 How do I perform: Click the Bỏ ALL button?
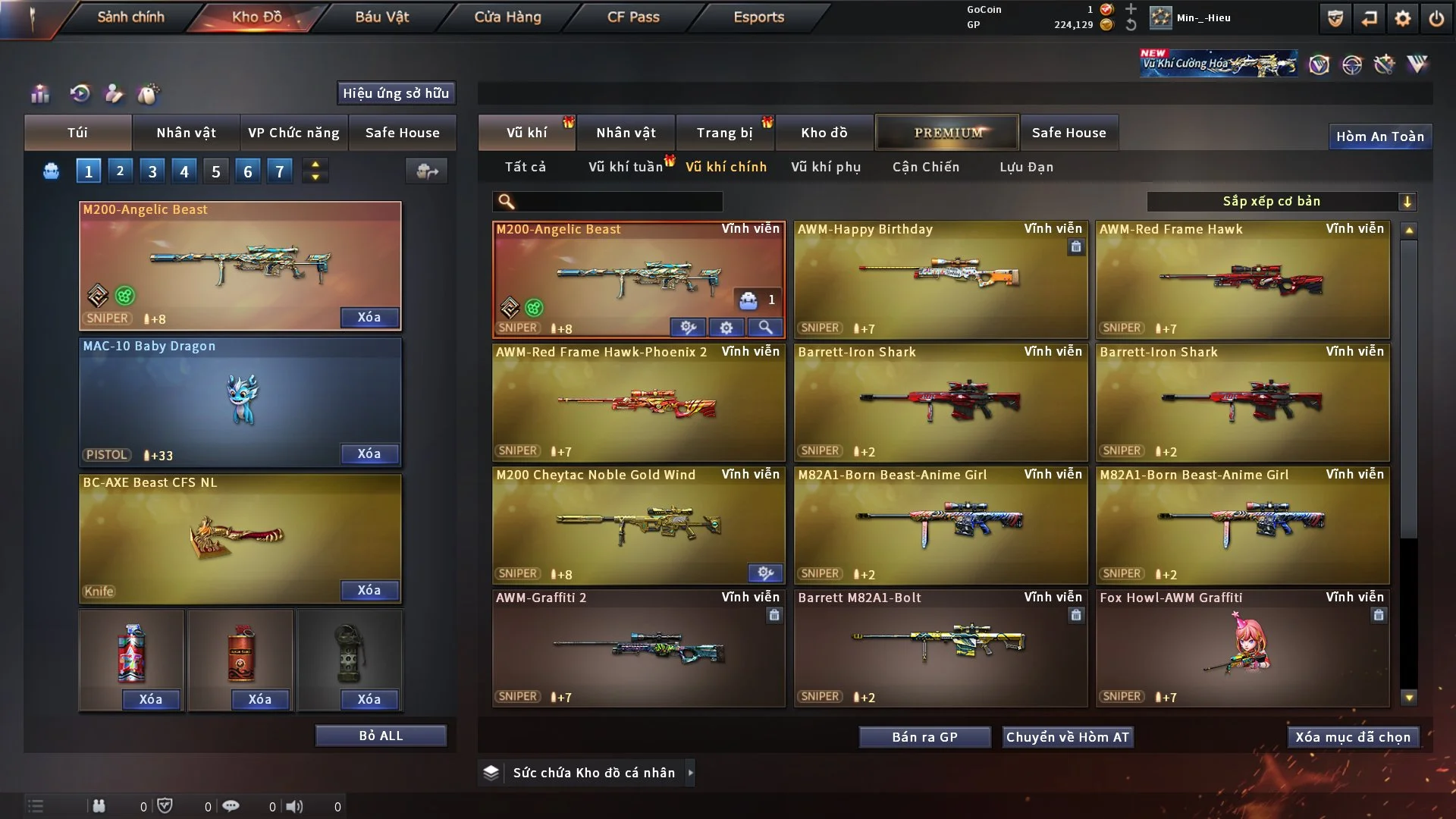click(x=381, y=736)
